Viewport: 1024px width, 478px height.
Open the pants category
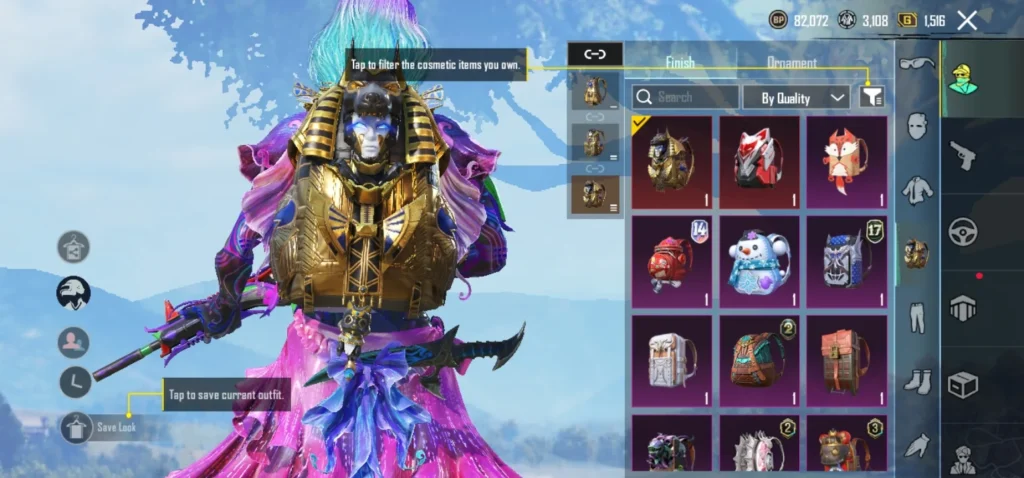[917, 317]
